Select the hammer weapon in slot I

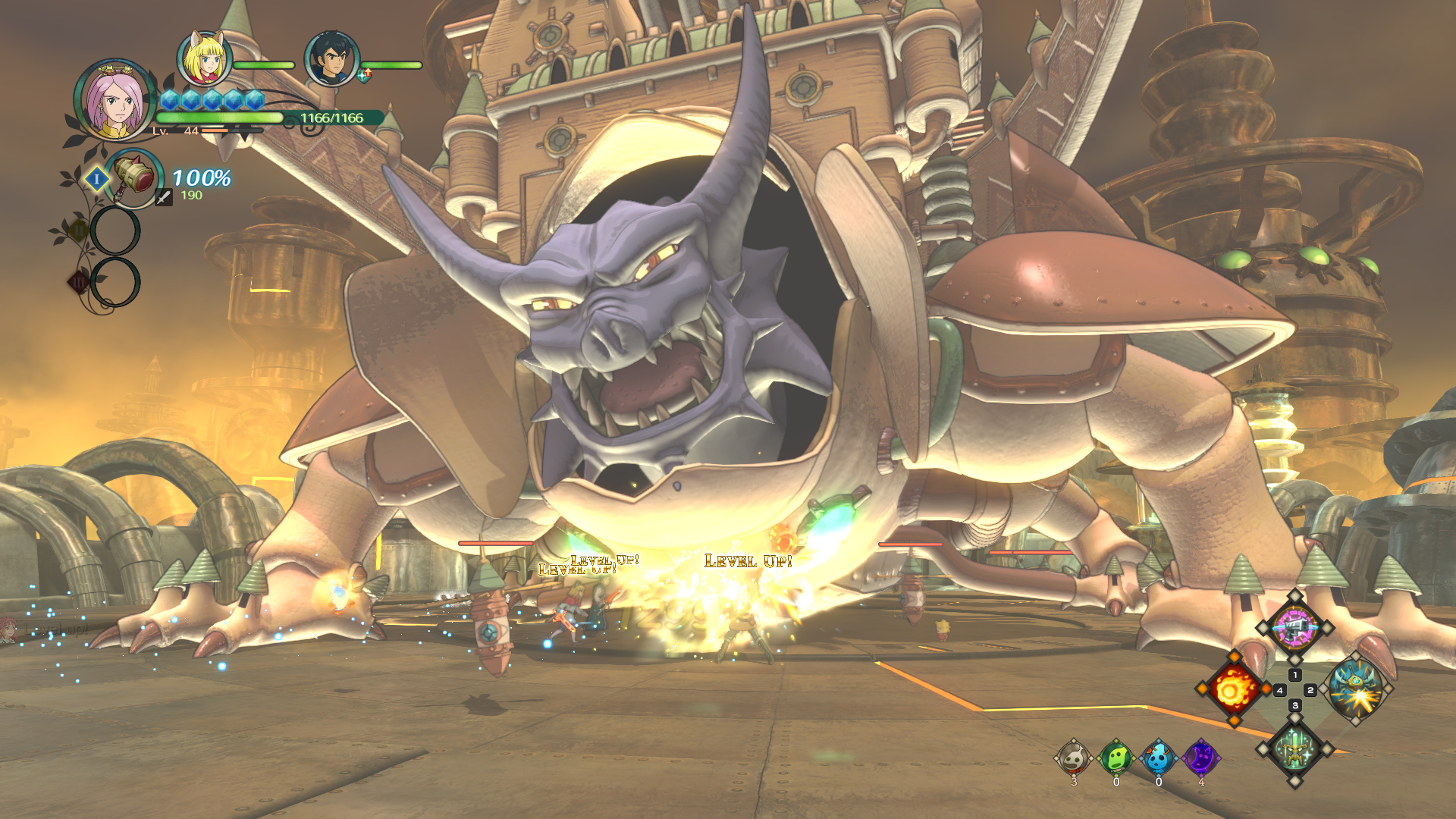pos(133,178)
